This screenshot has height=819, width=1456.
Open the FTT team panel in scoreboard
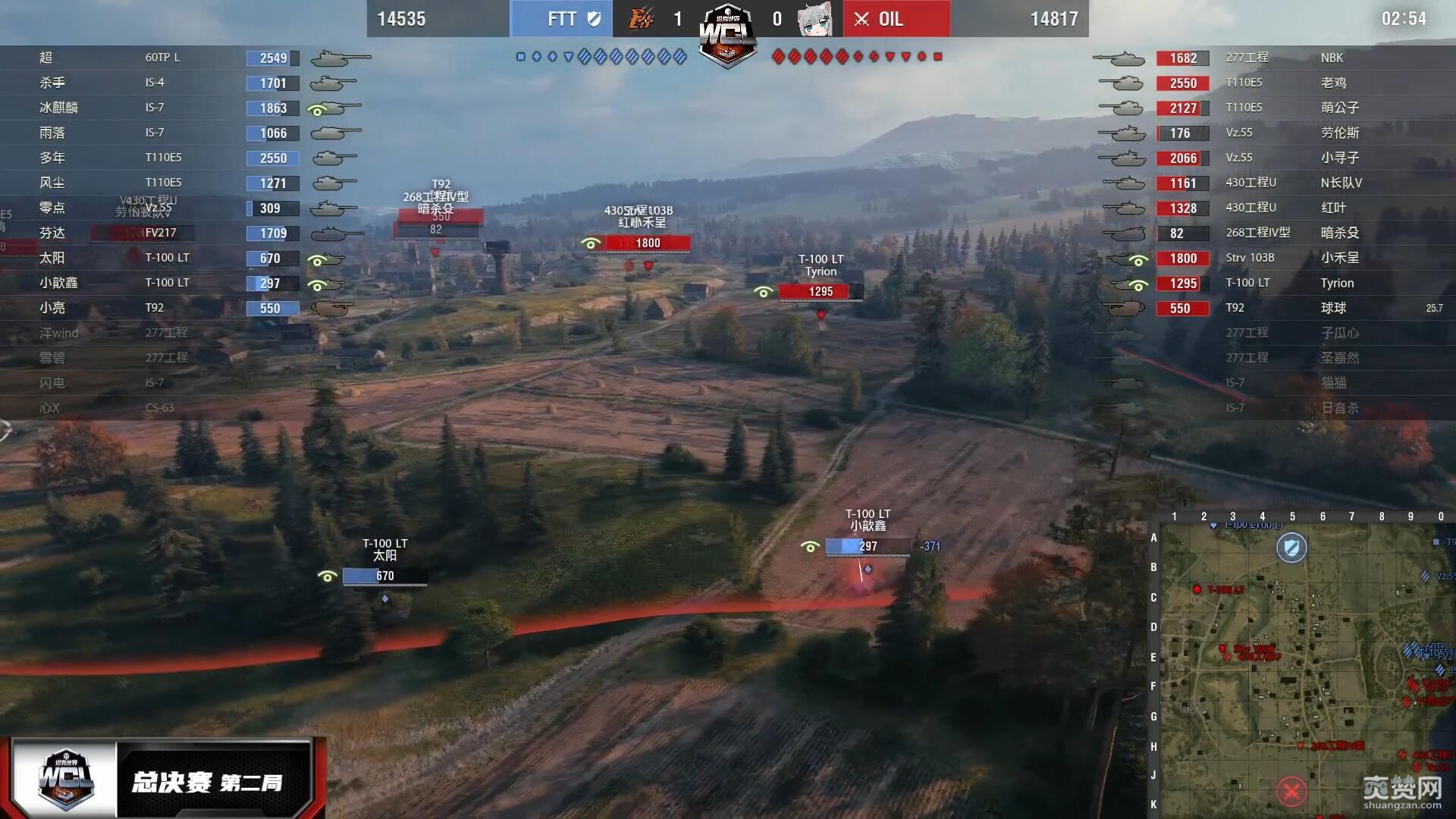561,19
